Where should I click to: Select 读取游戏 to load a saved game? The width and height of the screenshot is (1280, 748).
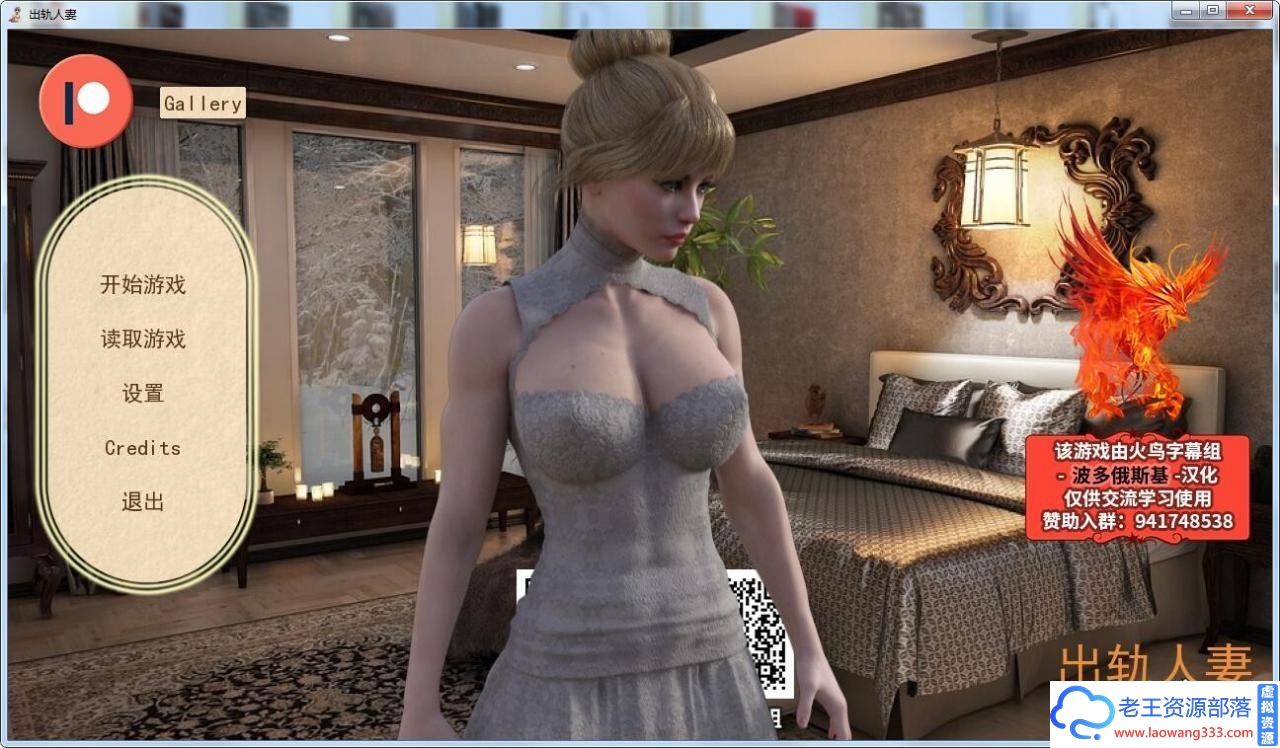pyautogui.click(x=142, y=339)
